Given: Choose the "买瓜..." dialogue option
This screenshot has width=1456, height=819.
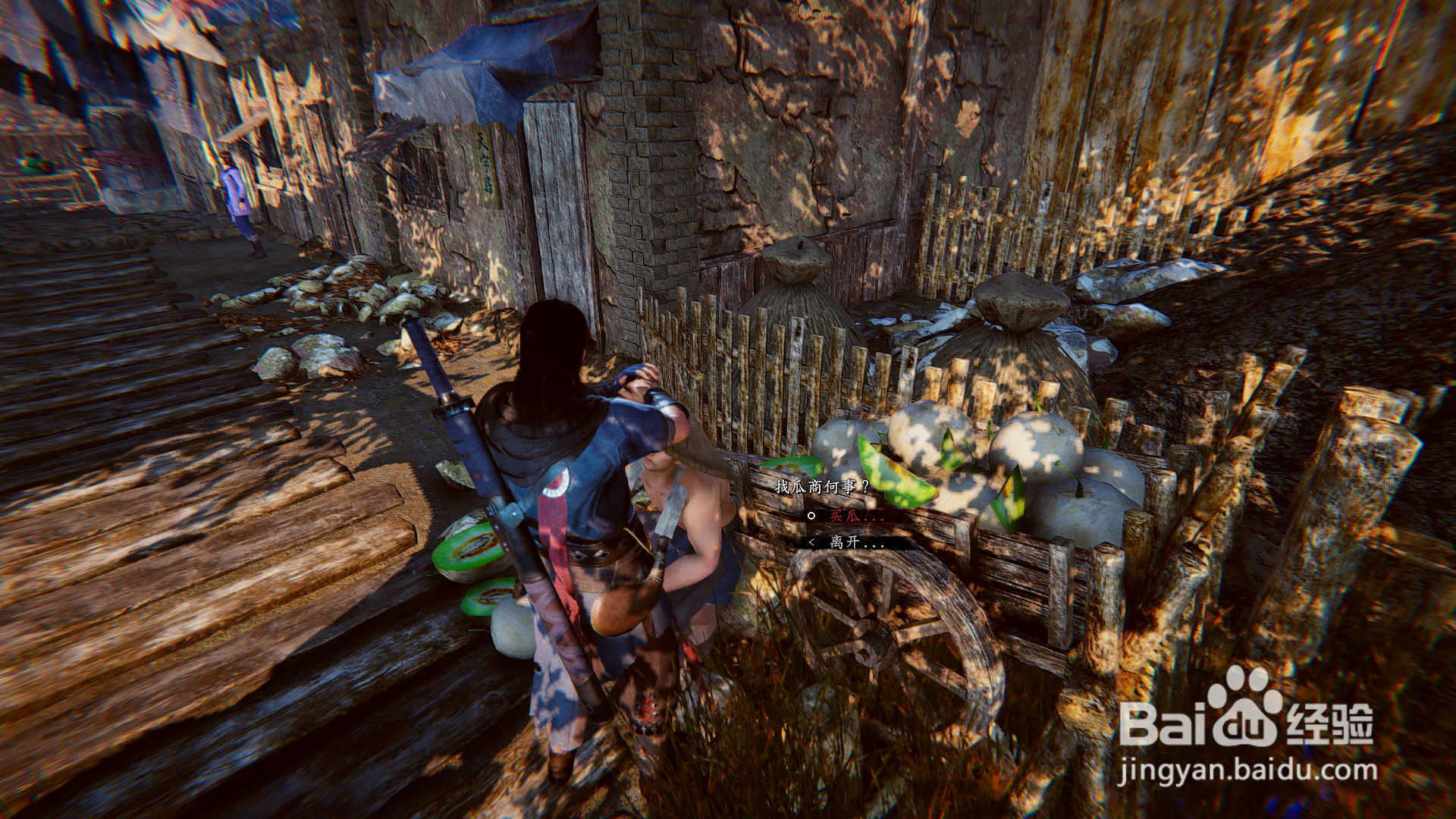Looking at the screenshot, I should point(855,516).
